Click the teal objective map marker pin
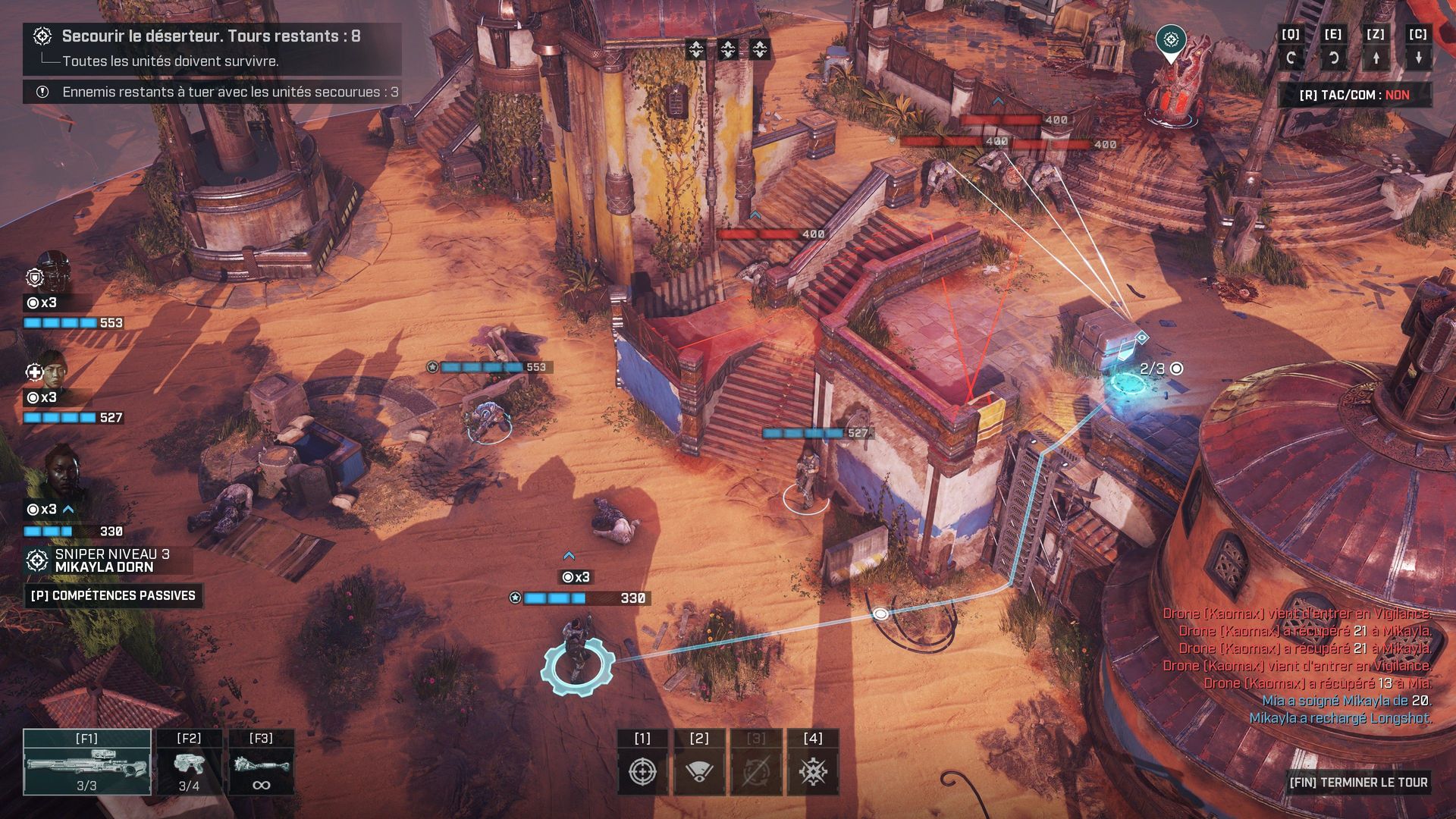 [x=1171, y=40]
